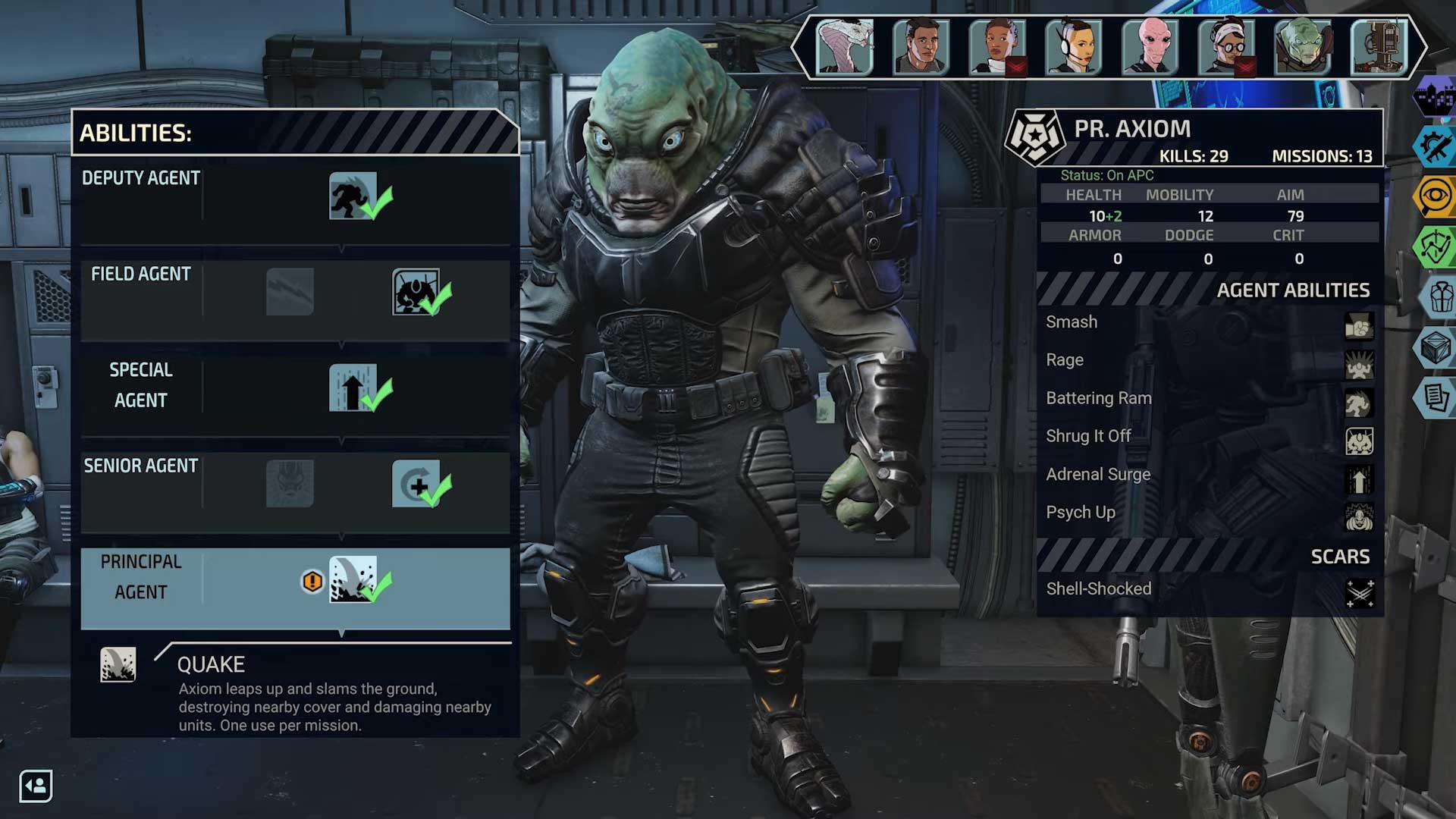Choose the headset-wearing agent portrait
The width and height of the screenshot is (1456, 819).
(x=1073, y=47)
